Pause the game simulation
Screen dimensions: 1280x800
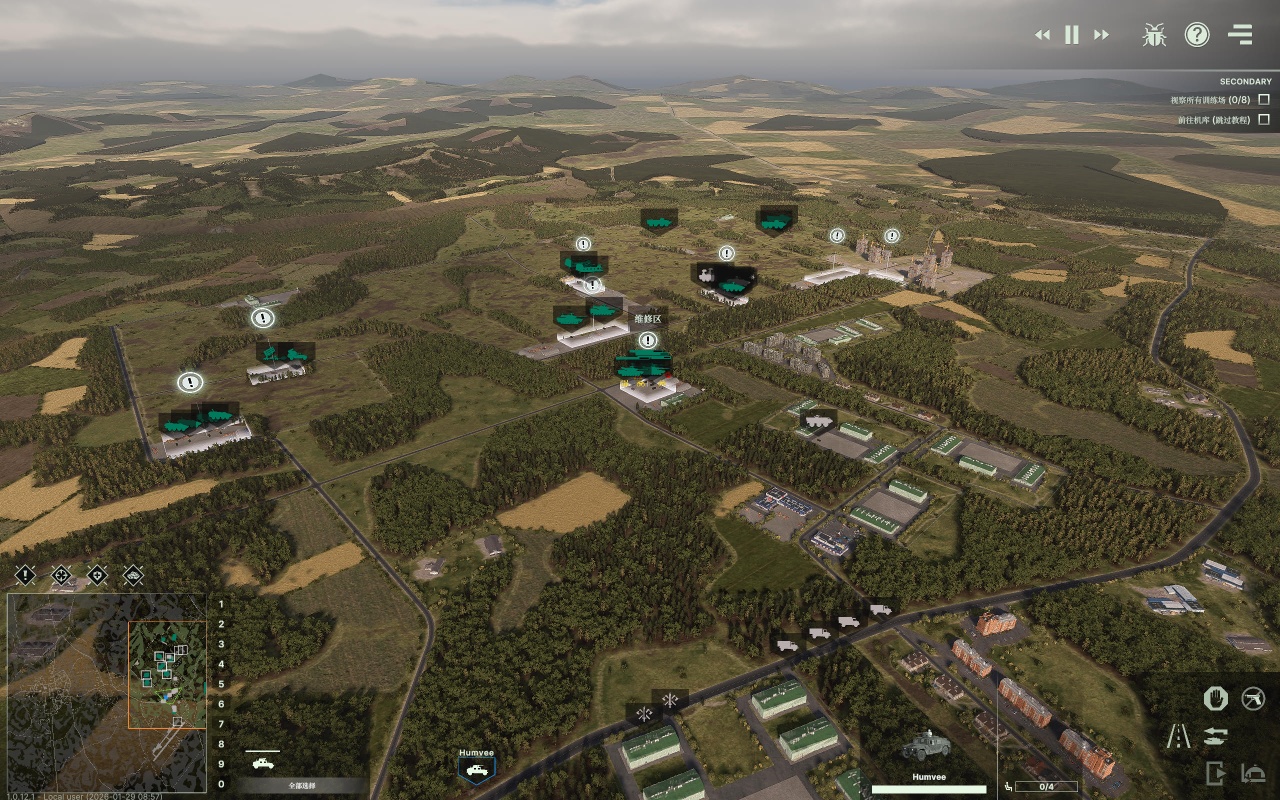click(1070, 34)
